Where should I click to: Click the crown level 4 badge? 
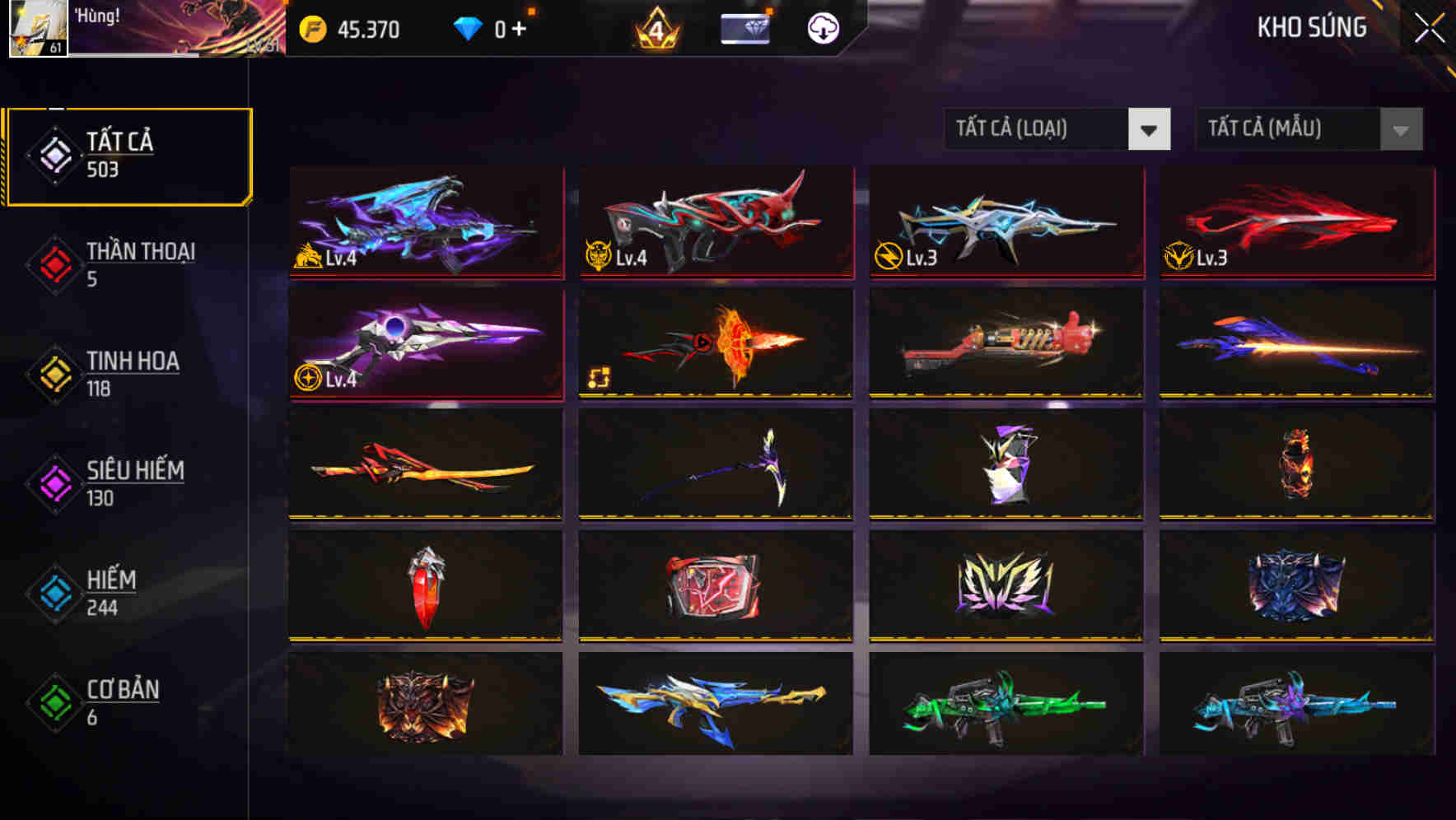tap(655, 30)
